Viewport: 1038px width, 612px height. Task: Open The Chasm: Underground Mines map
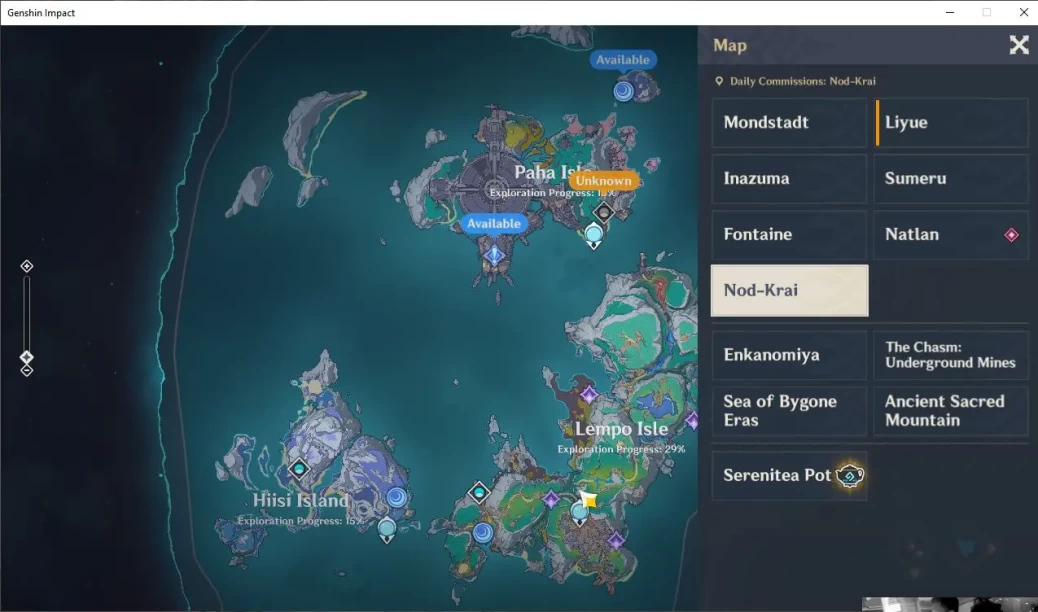pos(951,355)
